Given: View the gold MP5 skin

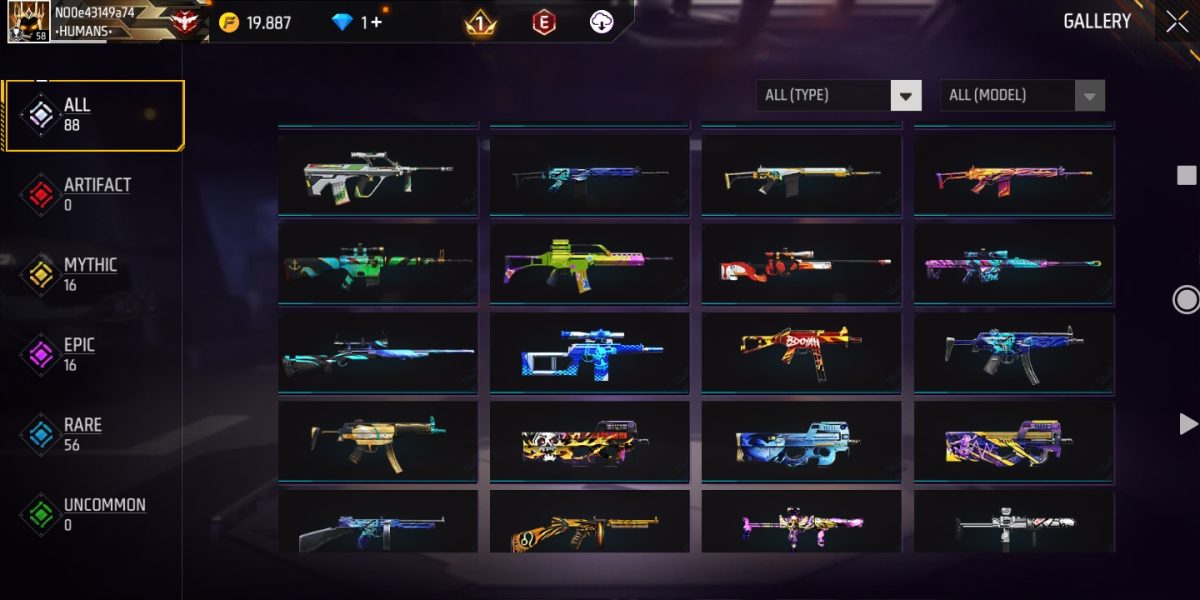Looking at the screenshot, I should [x=378, y=442].
